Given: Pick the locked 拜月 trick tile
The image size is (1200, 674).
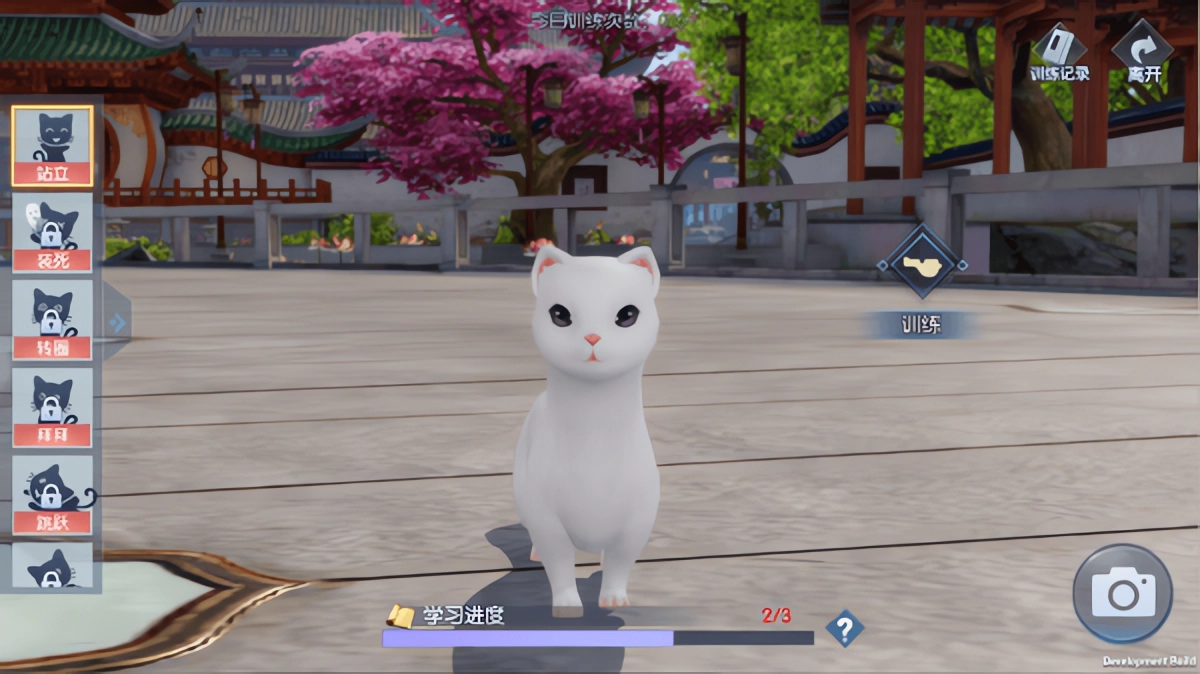Looking at the screenshot, I should point(52,407).
